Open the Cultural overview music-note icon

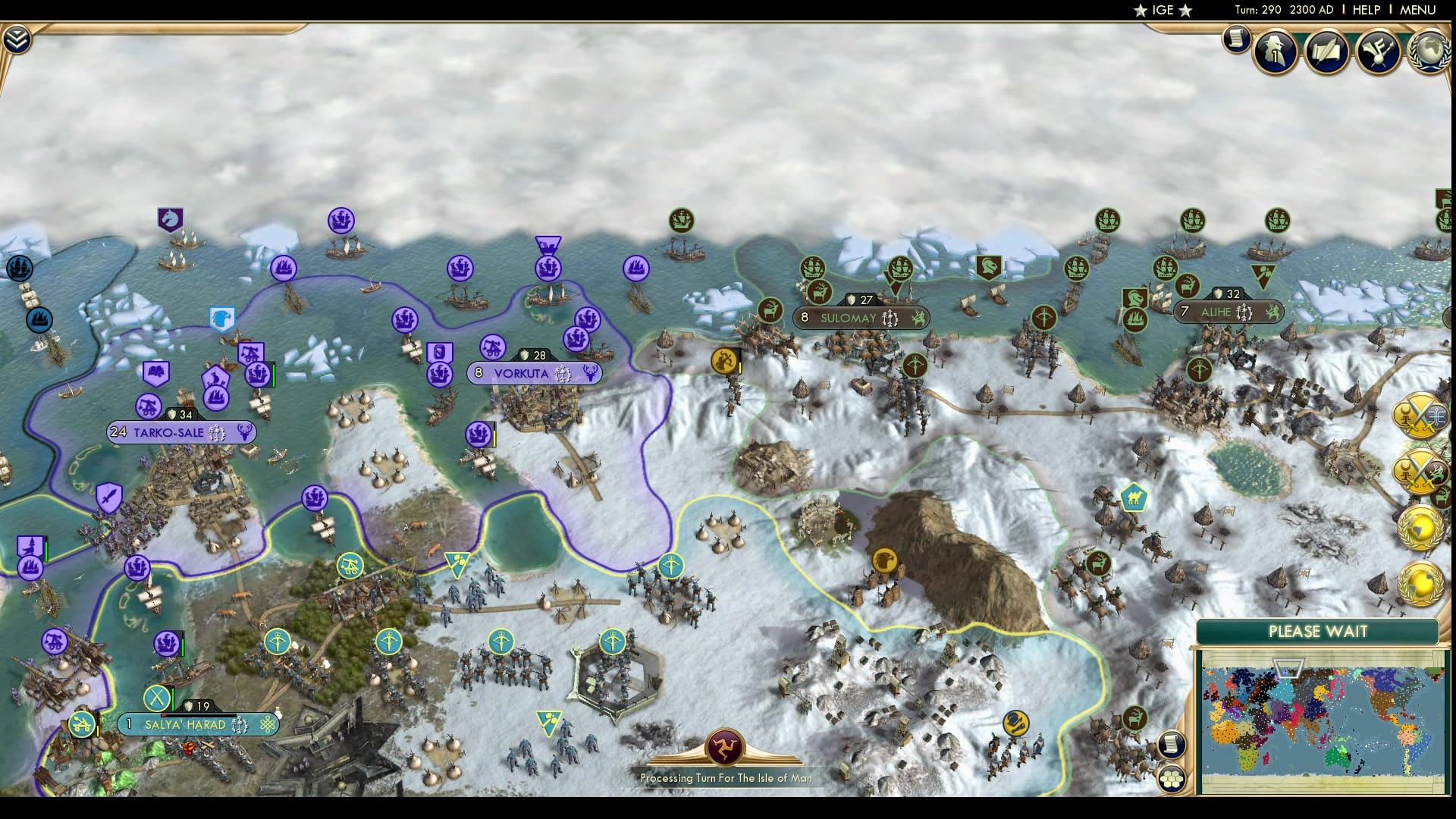point(1379,49)
